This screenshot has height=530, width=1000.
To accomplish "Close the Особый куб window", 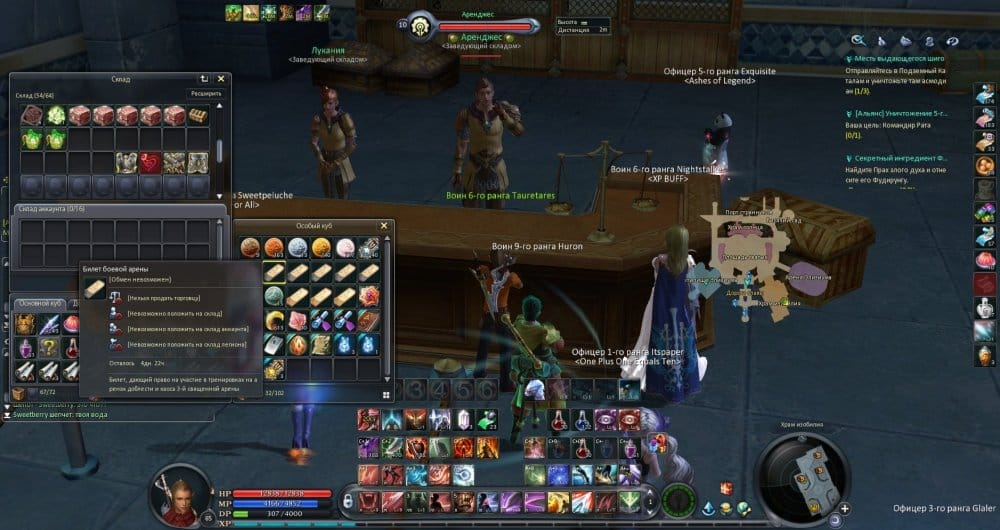I will tap(384, 226).
